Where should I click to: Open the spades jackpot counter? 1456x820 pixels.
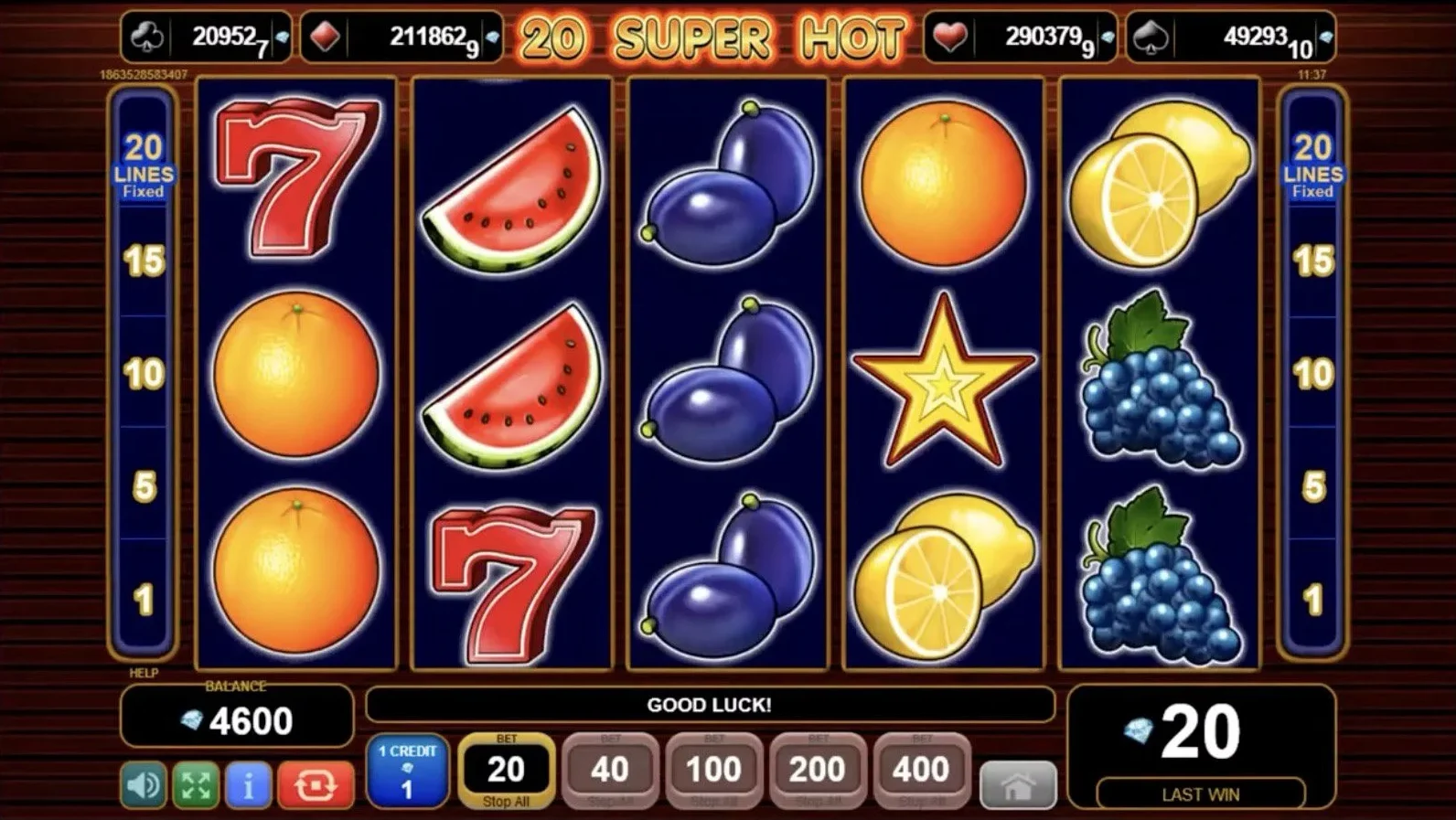(x=1230, y=37)
